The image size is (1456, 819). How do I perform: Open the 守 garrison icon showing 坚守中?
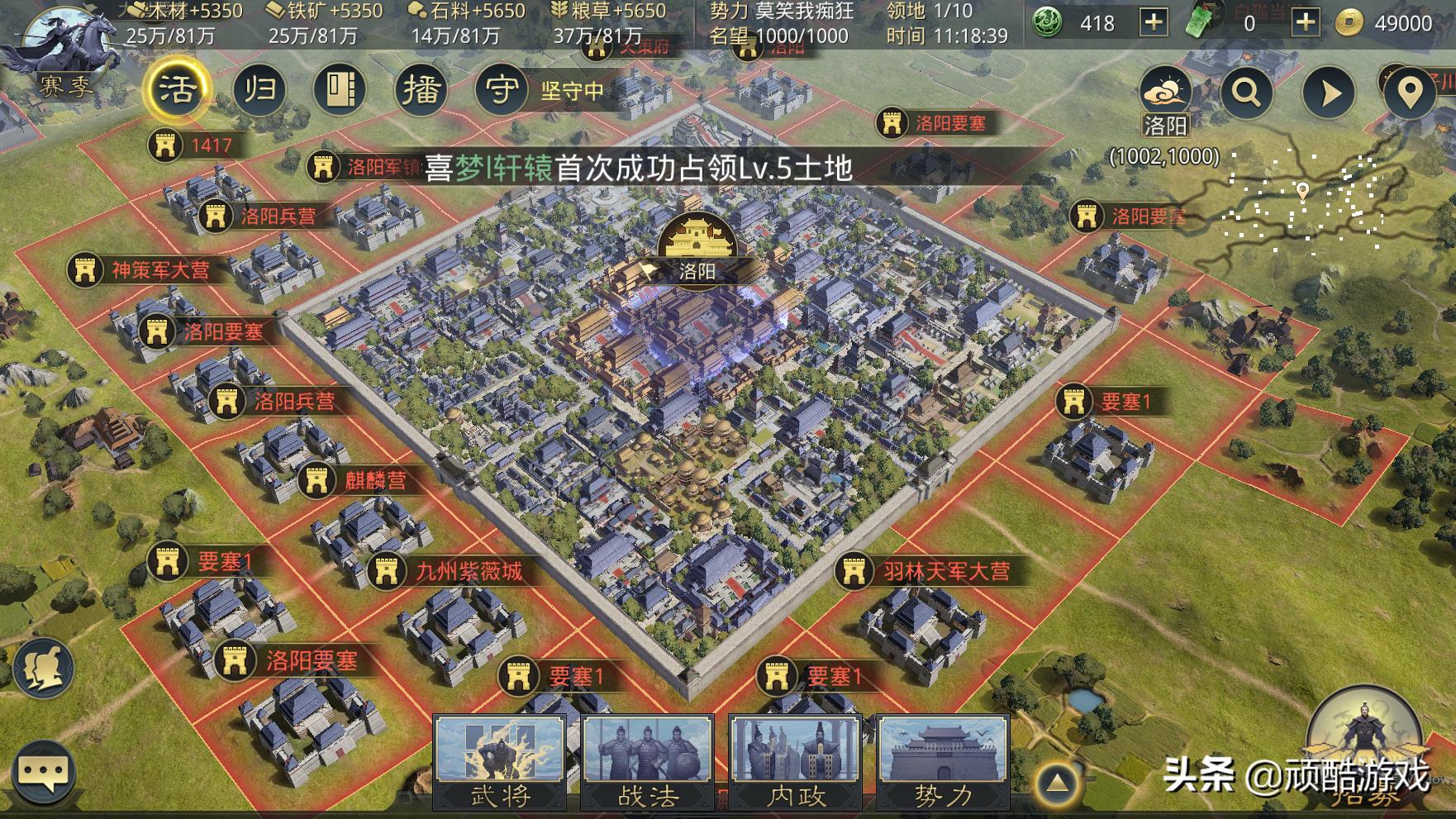click(500, 89)
